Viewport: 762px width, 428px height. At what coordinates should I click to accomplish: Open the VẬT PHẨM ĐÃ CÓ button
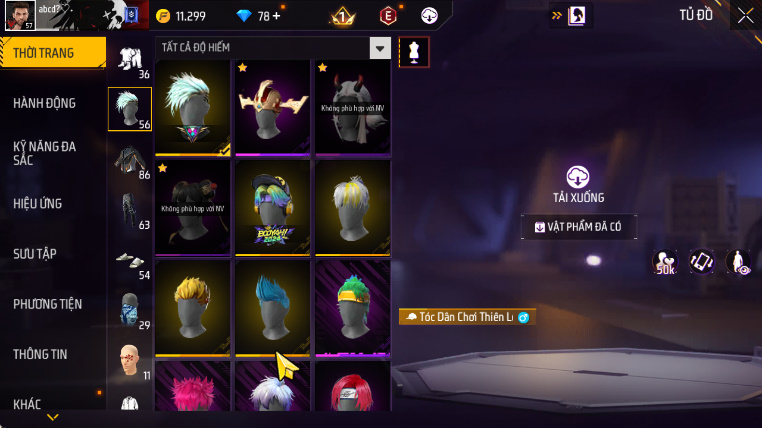pyautogui.click(x=579, y=227)
